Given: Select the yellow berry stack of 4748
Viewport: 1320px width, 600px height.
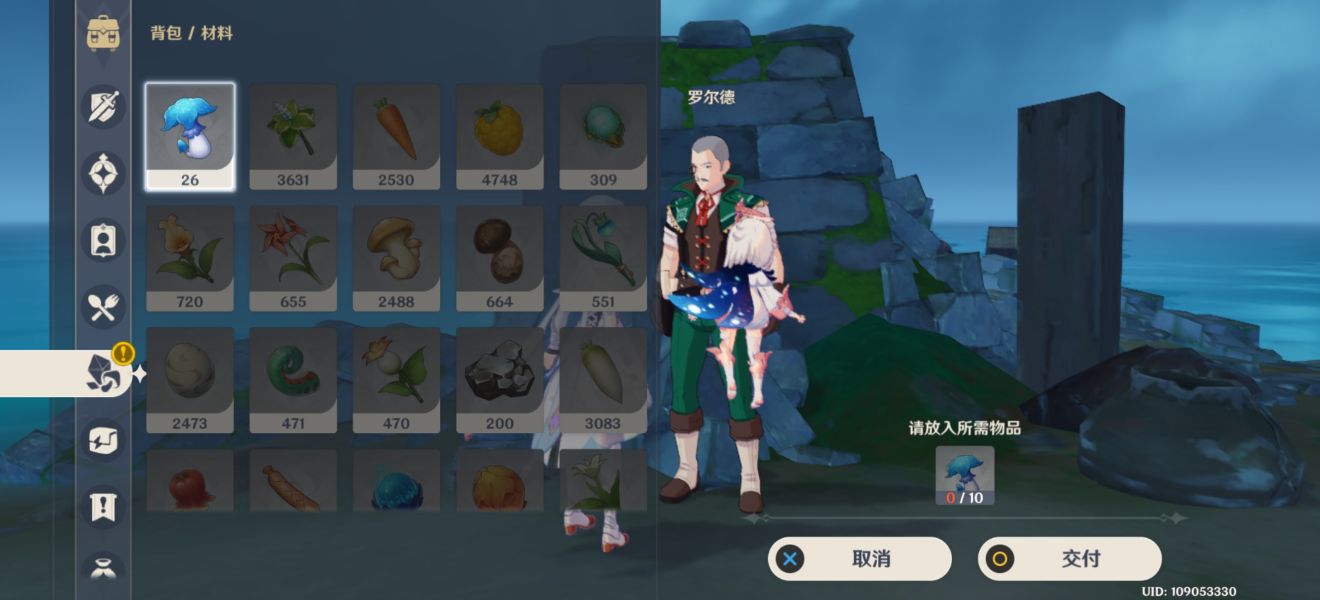Looking at the screenshot, I should [499, 135].
